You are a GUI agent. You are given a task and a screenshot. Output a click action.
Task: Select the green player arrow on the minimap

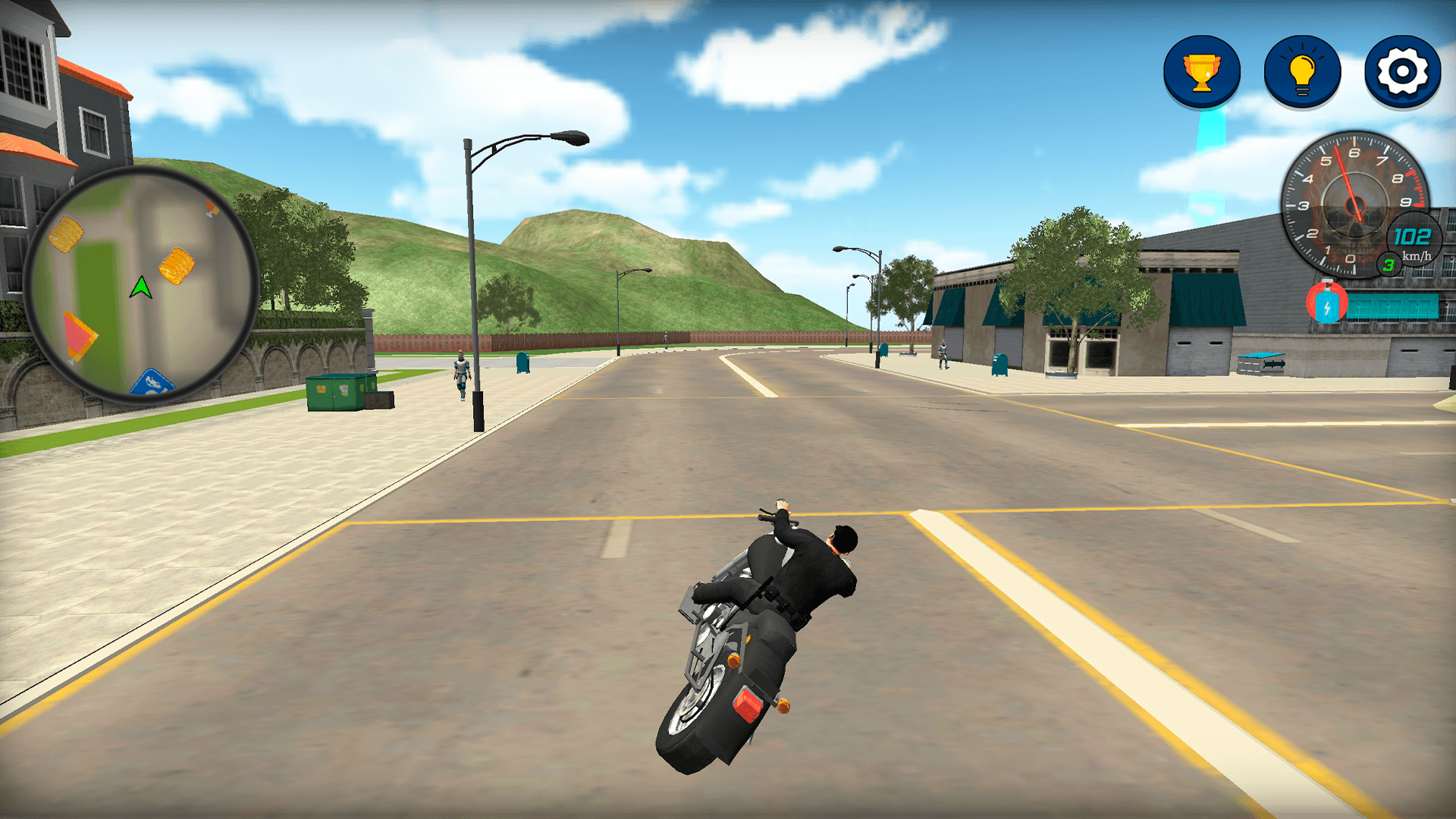tap(140, 287)
